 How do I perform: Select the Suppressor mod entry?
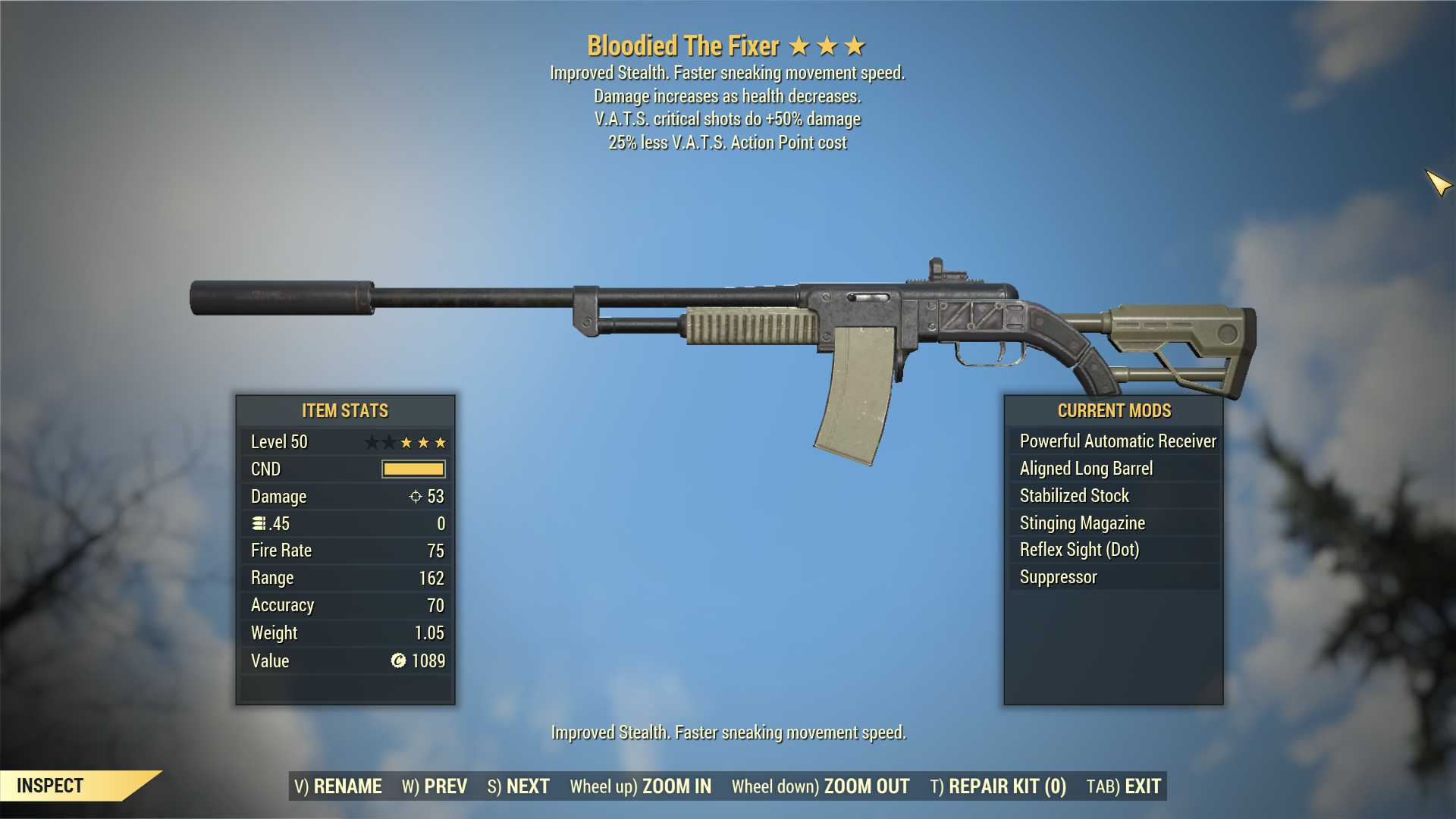tap(1058, 577)
